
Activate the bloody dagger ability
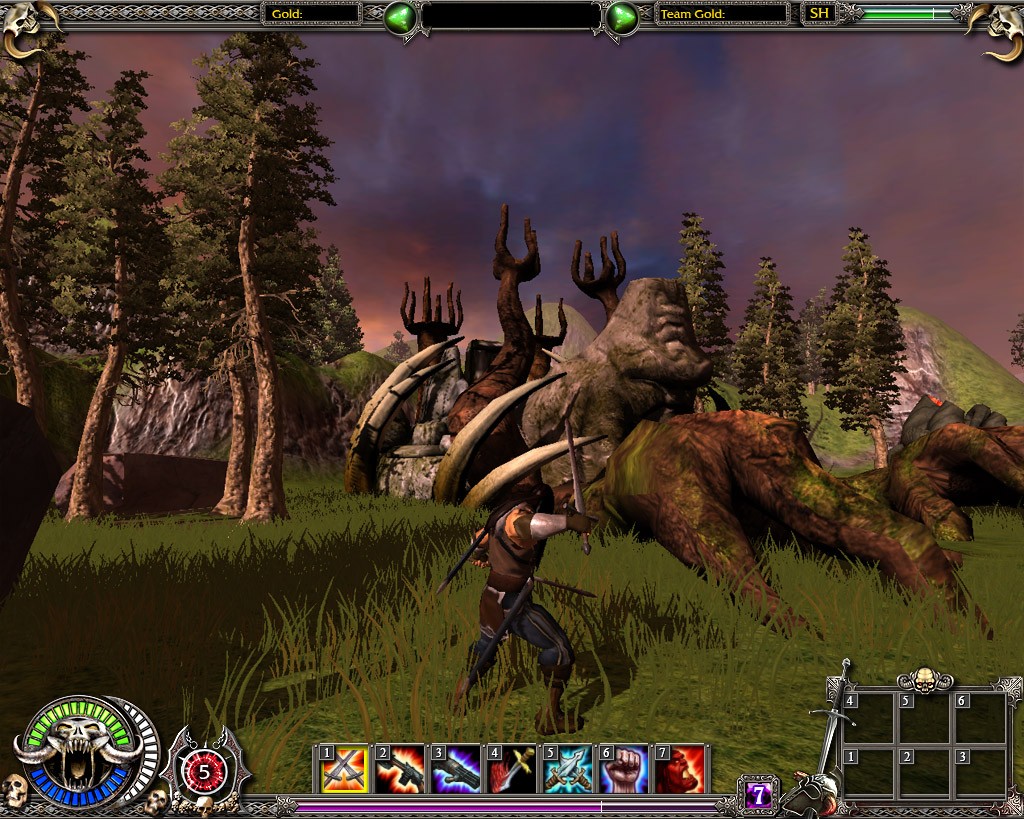pyautogui.click(x=512, y=769)
